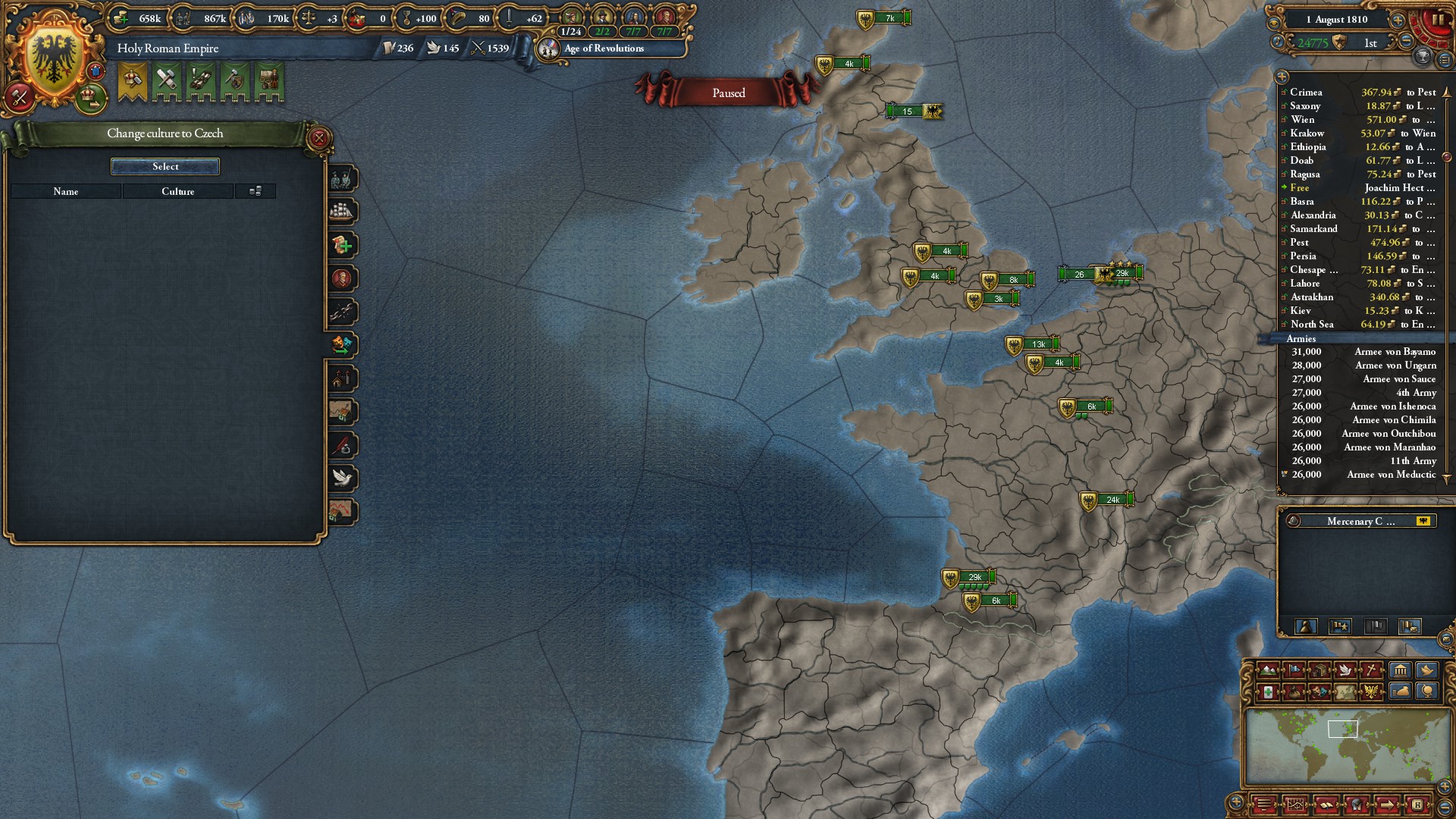Screen dimensions: 1456x819
Task: Close the Change culture to Czech panel
Action: tap(319, 138)
